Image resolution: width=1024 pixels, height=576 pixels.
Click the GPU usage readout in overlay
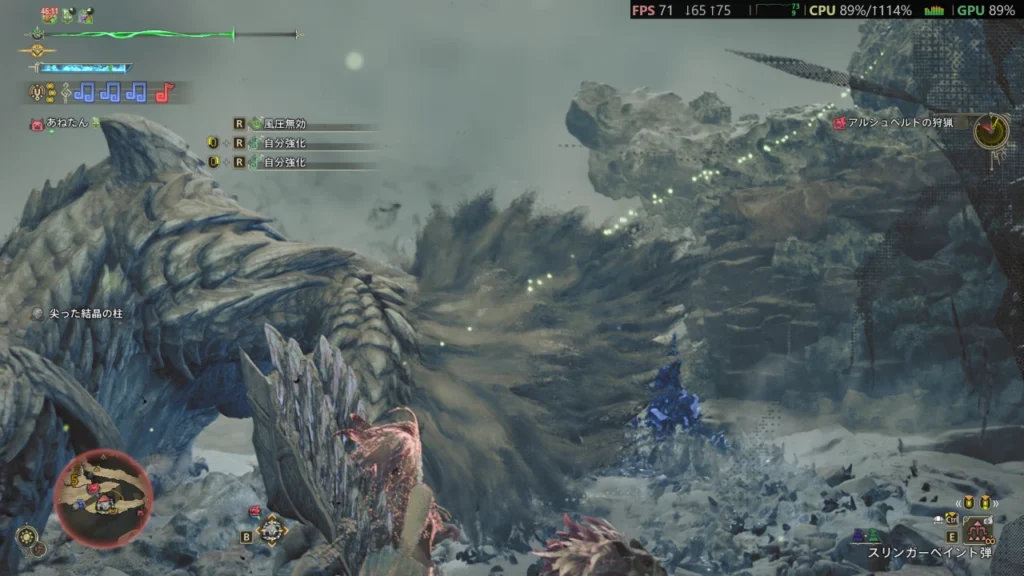(x=987, y=10)
